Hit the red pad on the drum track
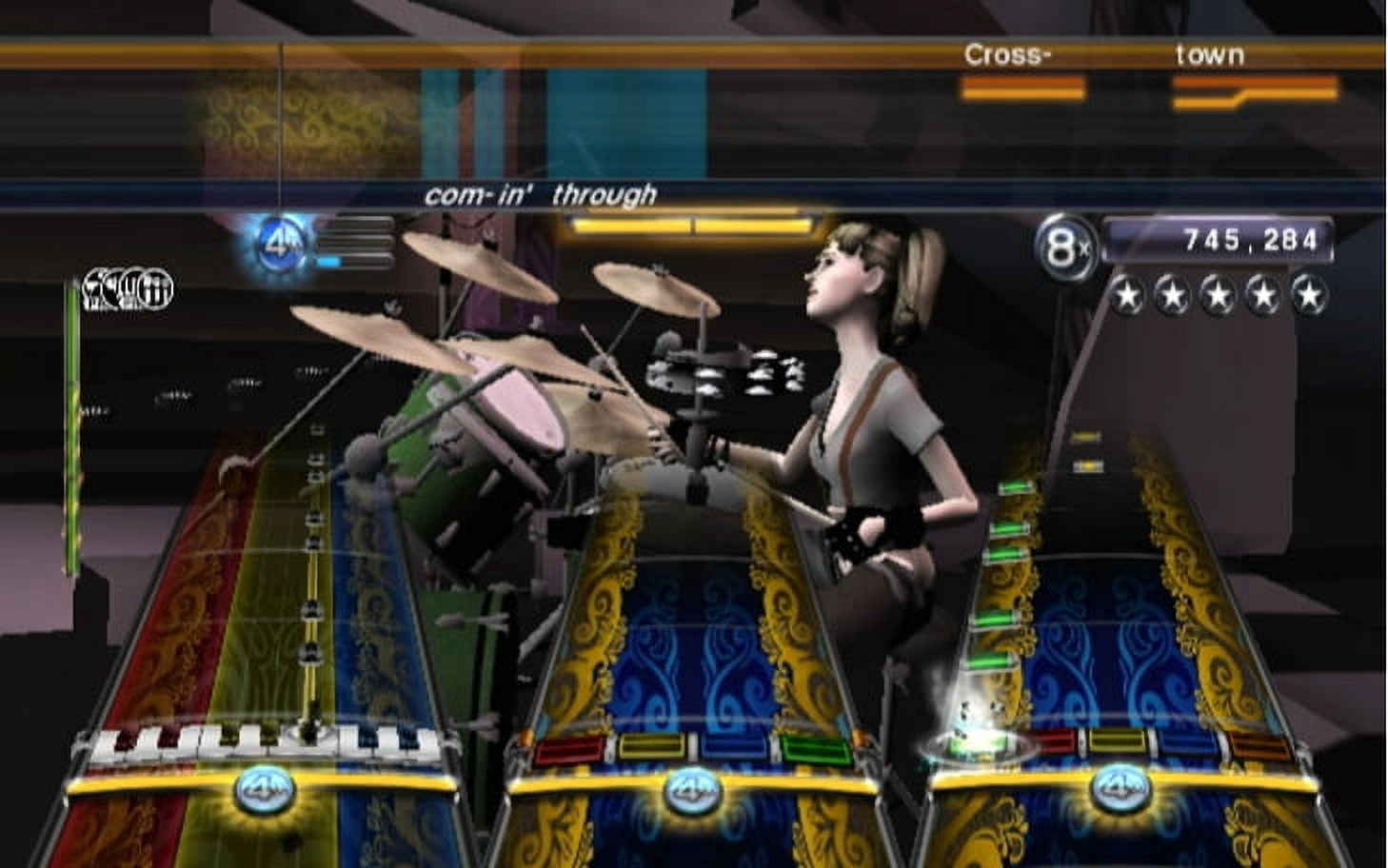The height and width of the screenshot is (868, 1388). coord(569,750)
